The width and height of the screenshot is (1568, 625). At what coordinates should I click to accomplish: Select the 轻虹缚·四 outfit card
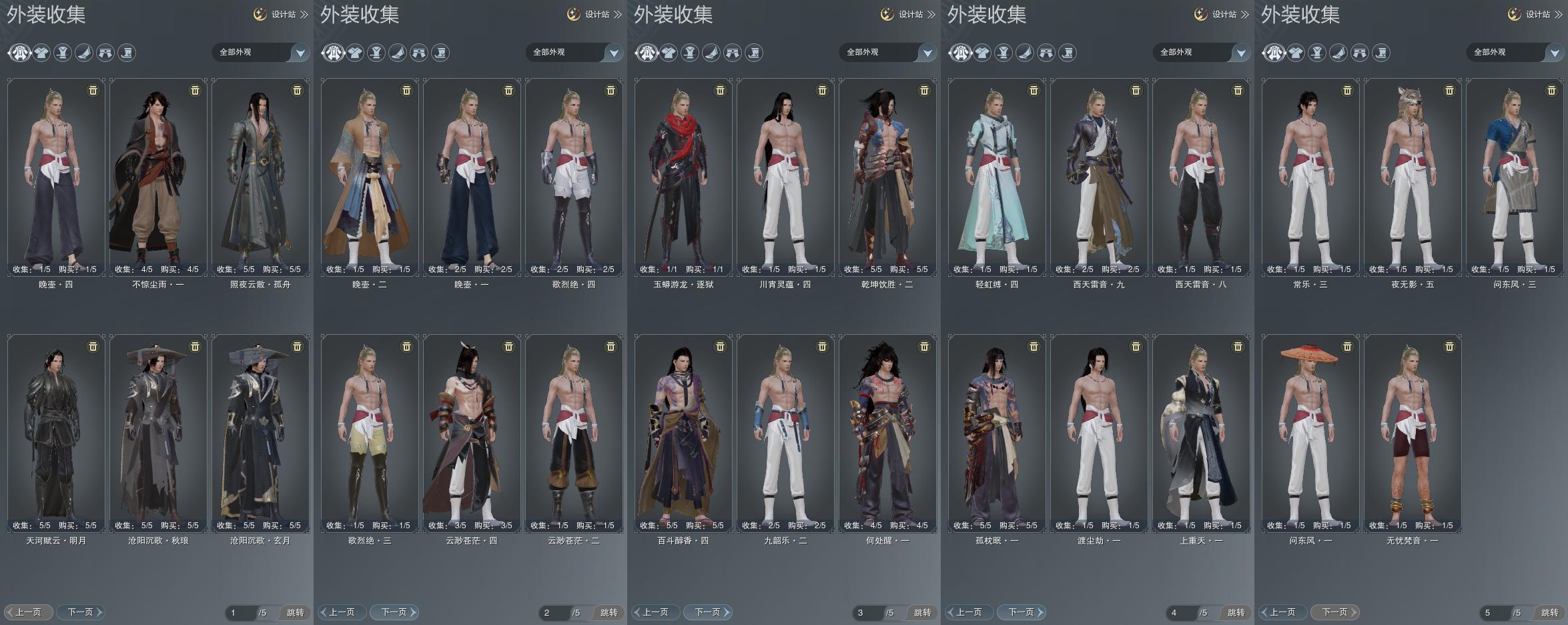pyautogui.click(x=997, y=177)
